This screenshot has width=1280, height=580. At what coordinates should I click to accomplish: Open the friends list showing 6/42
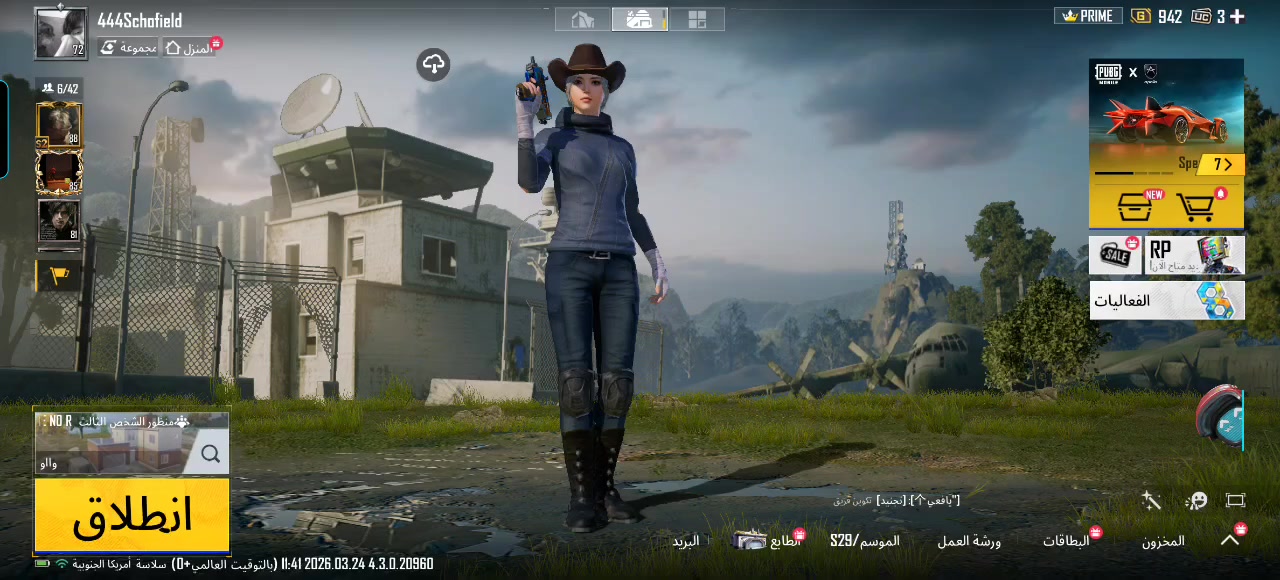60,89
